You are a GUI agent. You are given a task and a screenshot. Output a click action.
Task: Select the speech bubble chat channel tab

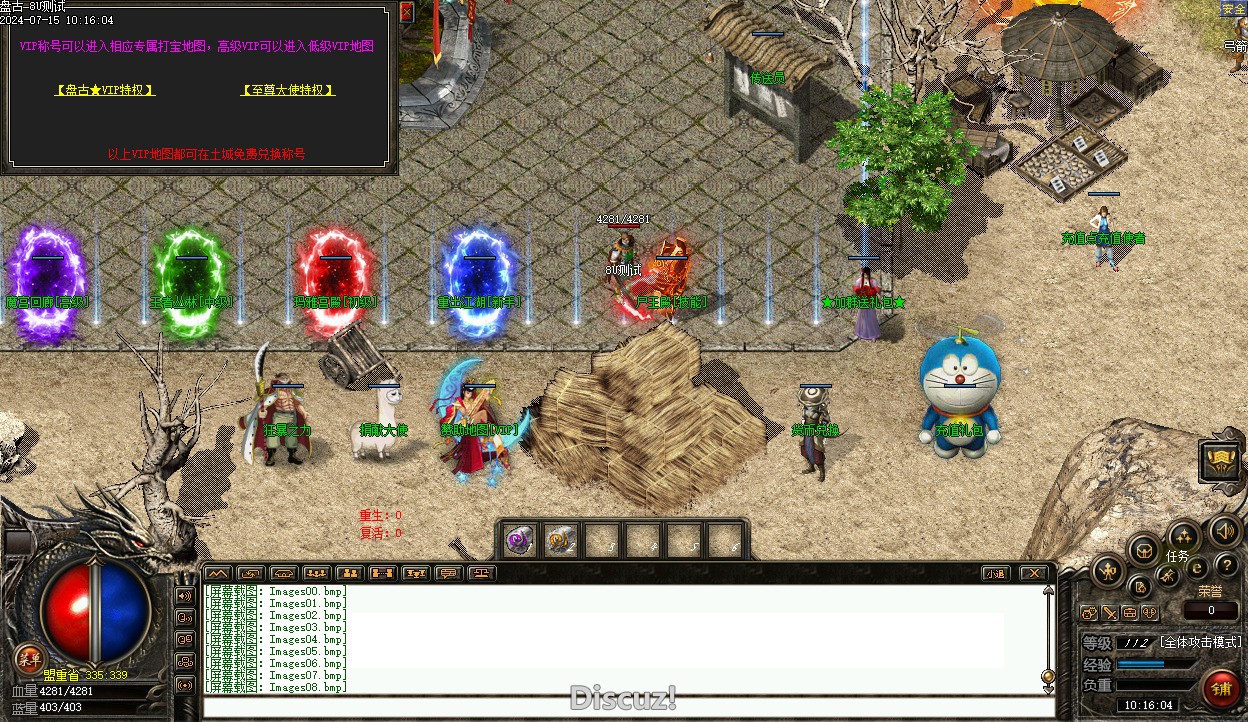[x=449, y=573]
